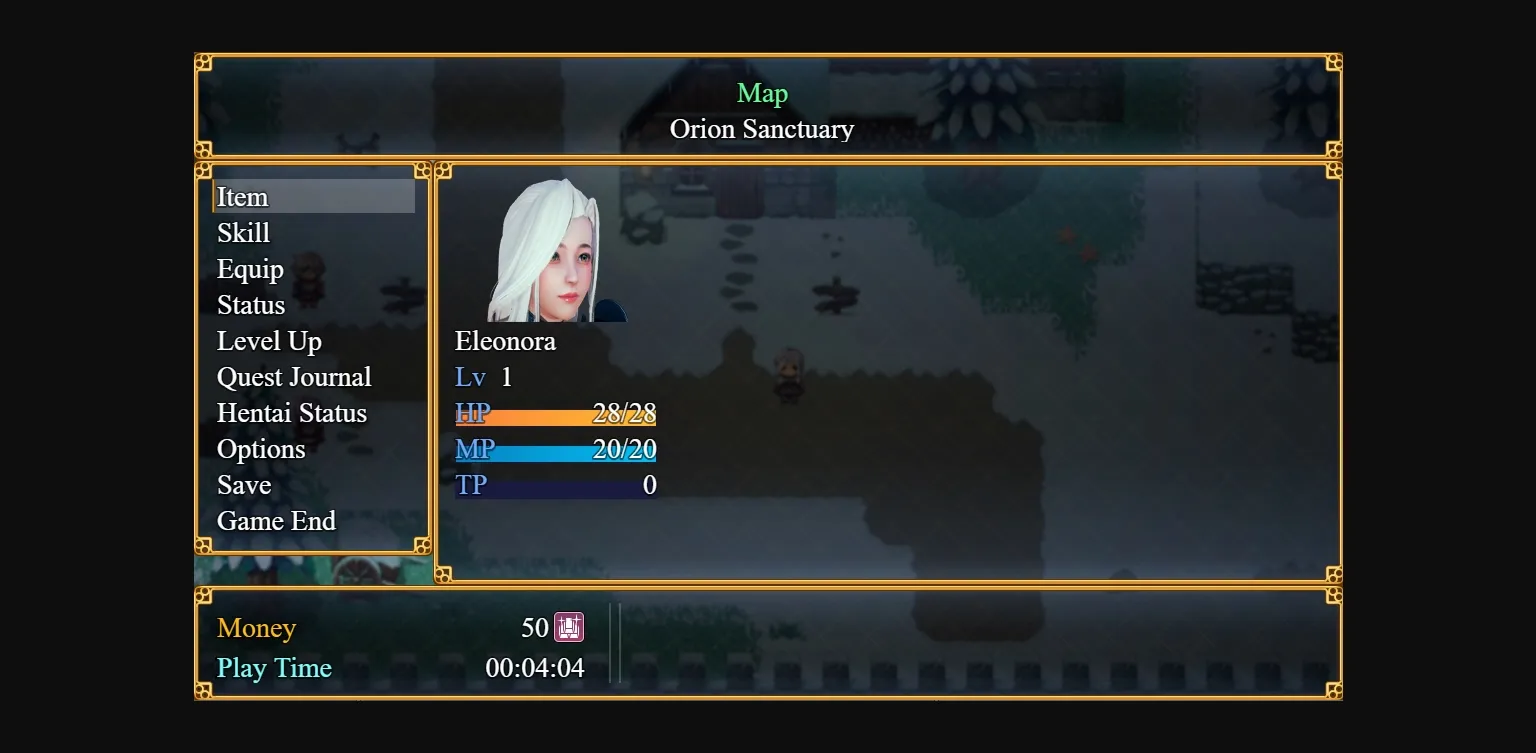Open the Hentai Status screen
Viewport: 1536px width, 753px height.
point(292,412)
